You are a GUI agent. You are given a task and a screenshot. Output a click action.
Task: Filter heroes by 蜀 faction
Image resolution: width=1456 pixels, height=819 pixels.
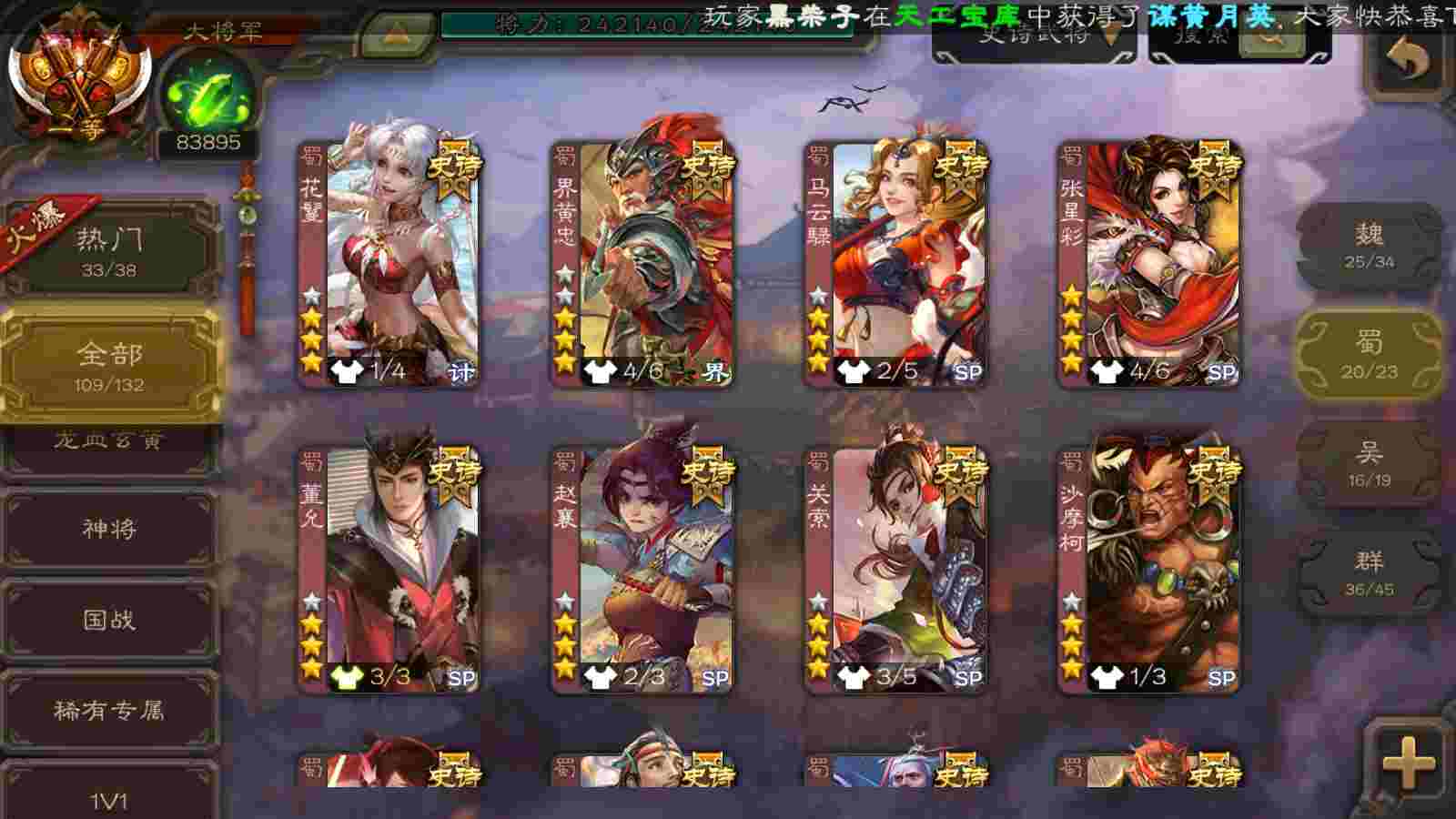(x=1369, y=355)
